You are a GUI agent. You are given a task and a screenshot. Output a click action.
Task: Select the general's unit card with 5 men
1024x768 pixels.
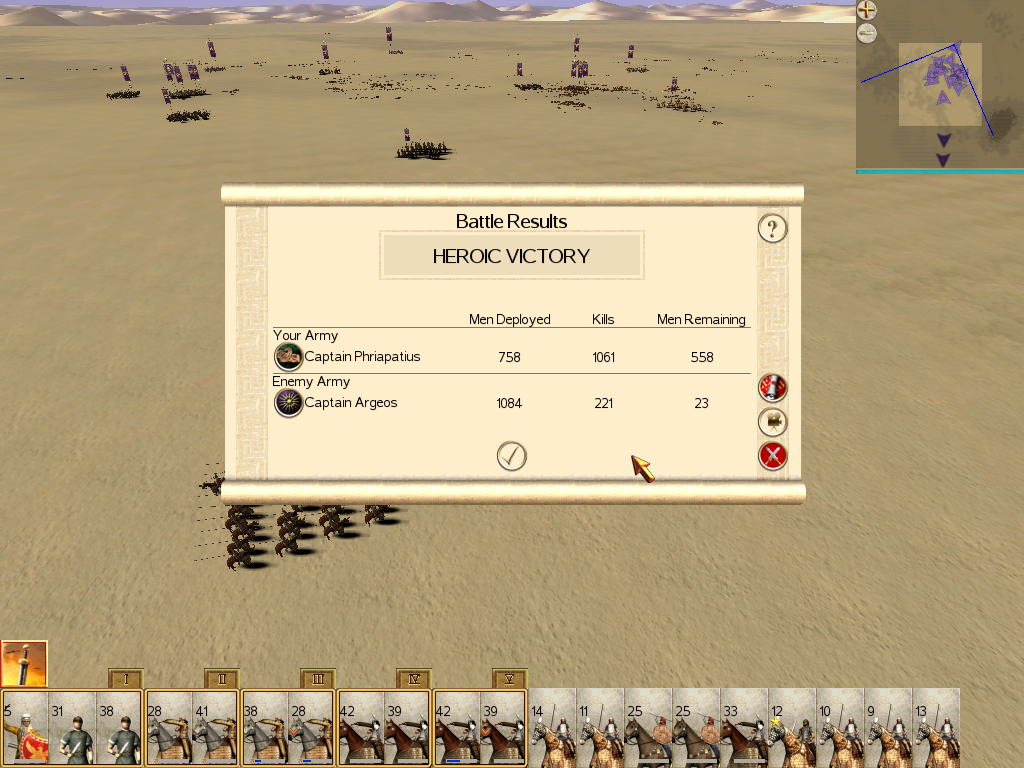tap(25, 728)
